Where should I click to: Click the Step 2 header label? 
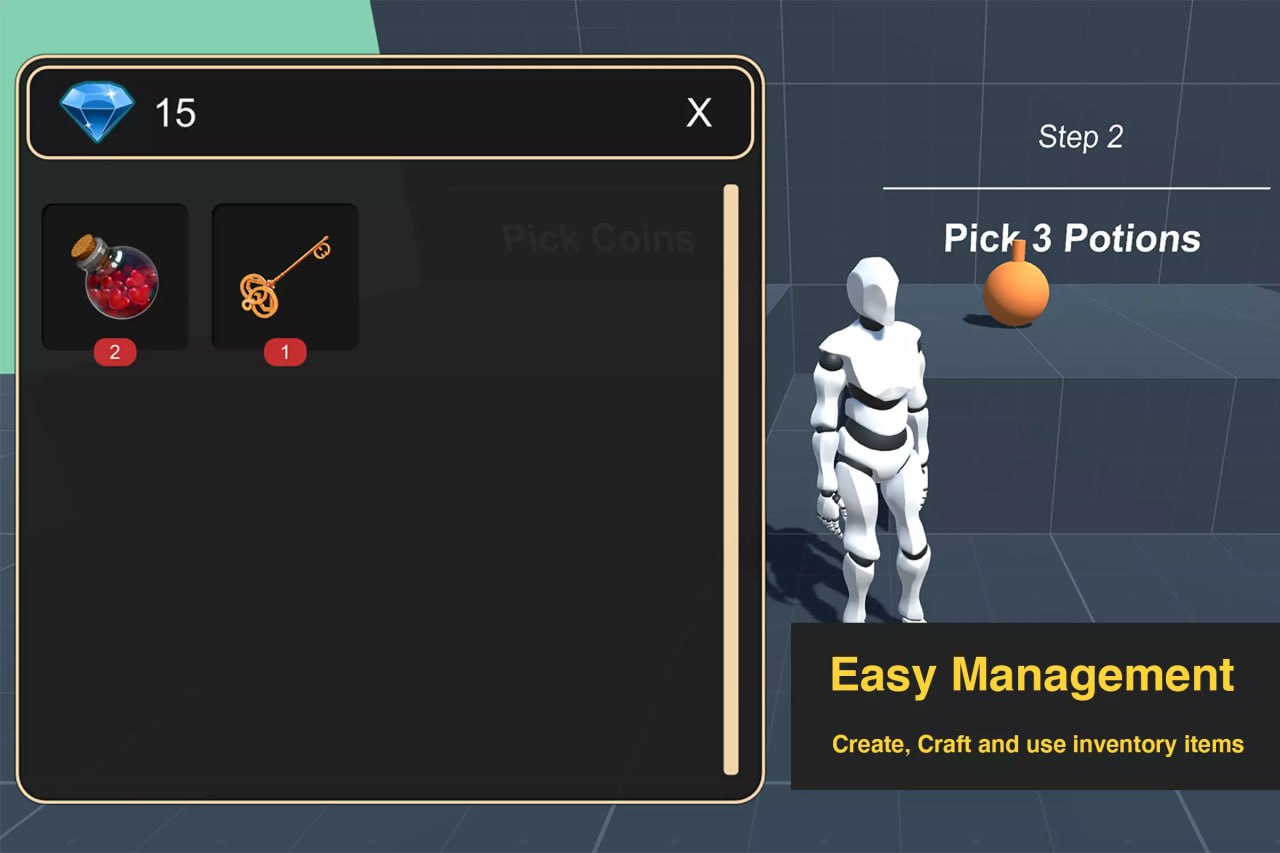pos(1080,137)
